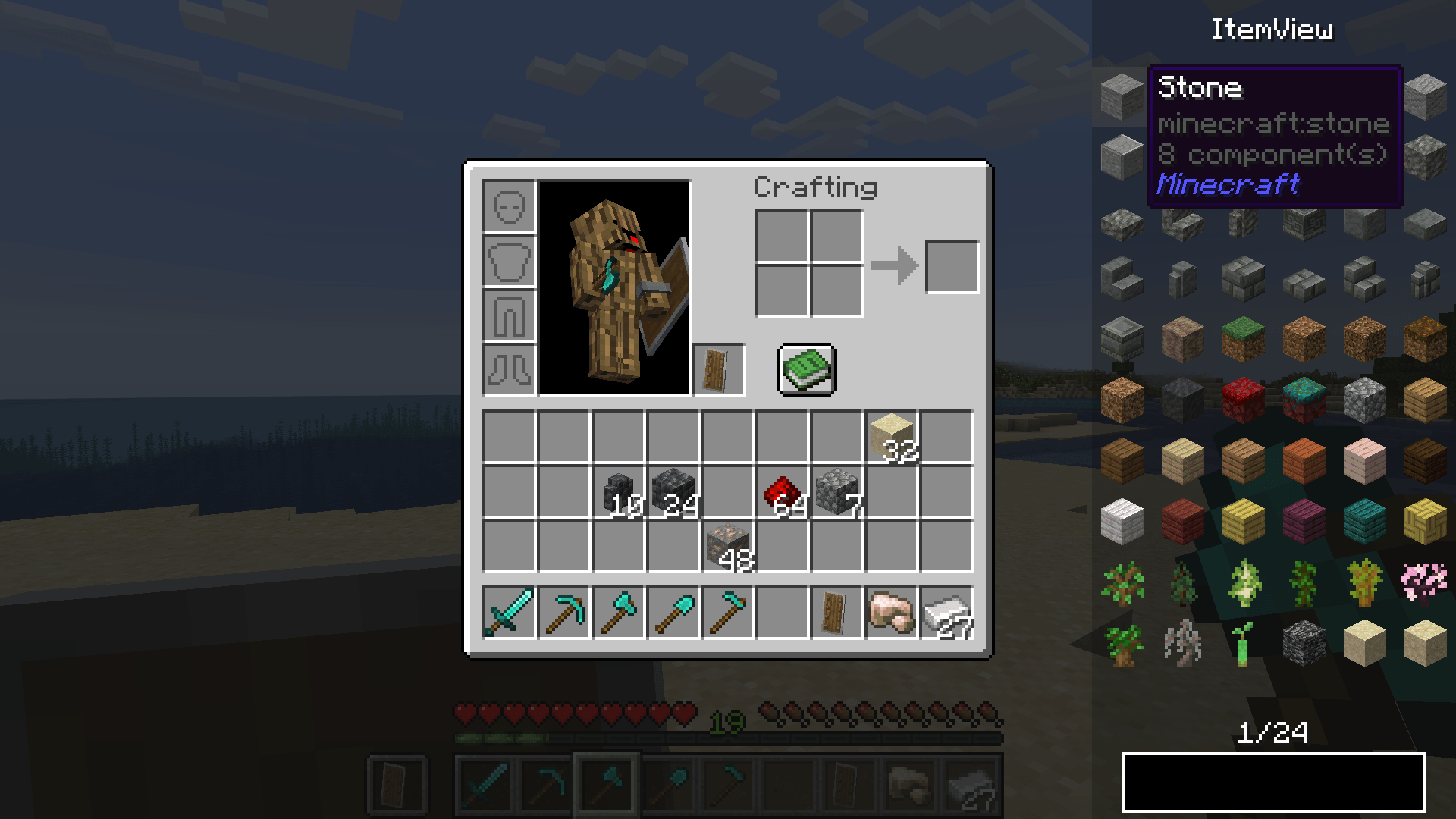Select the stack of 32 sandstone
1456x819 pixels.
coord(892,436)
